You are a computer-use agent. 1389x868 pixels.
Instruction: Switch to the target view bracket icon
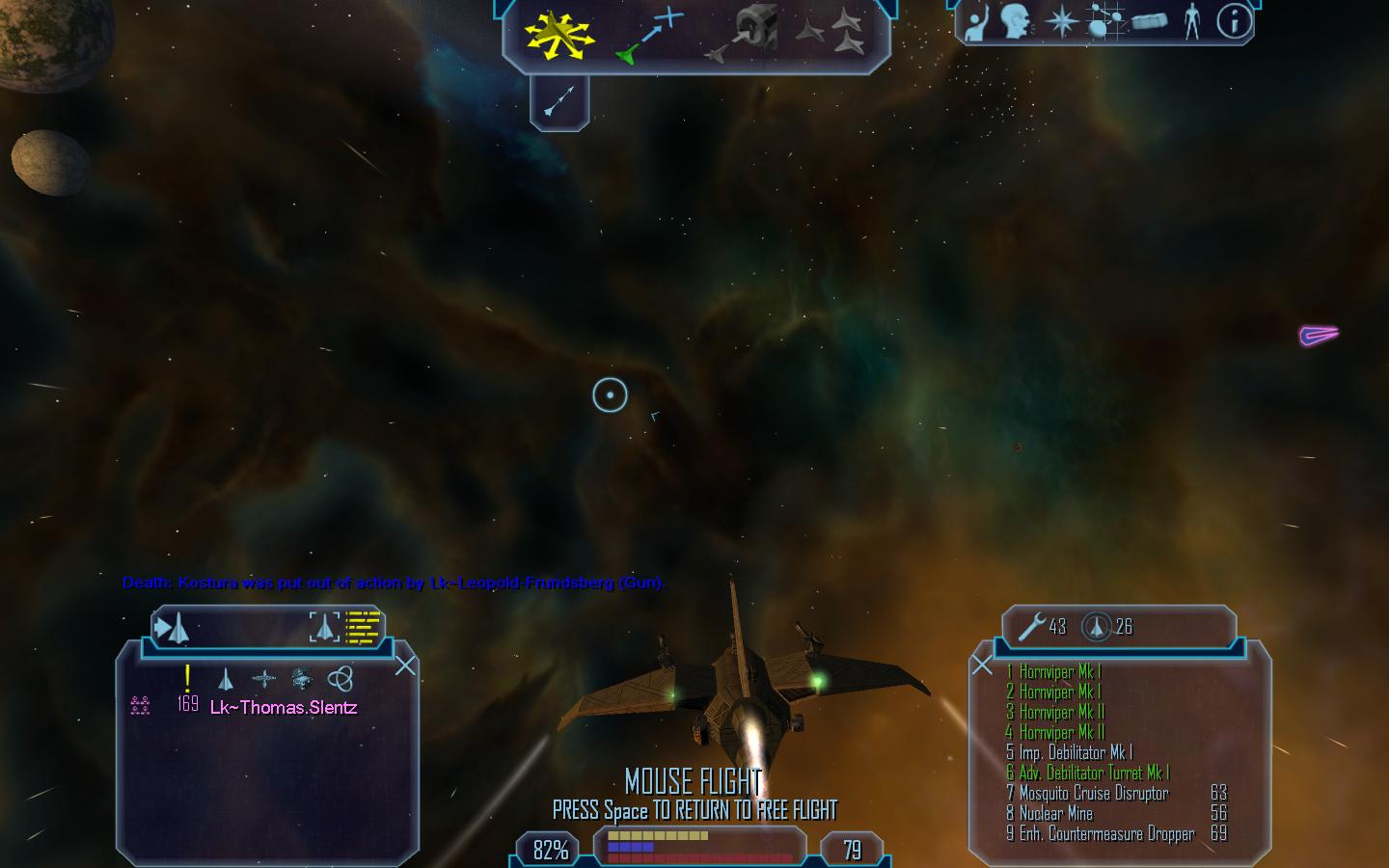(324, 627)
